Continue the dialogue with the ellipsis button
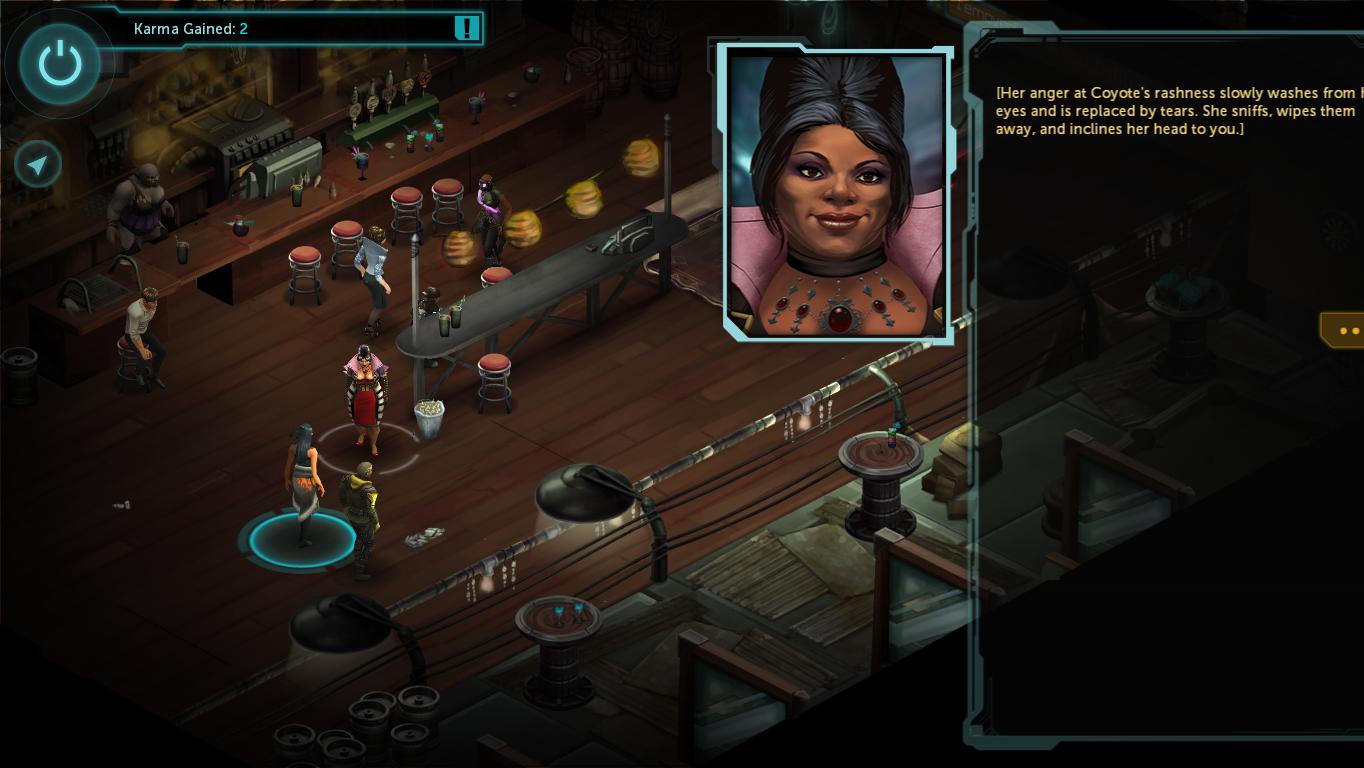Image resolution: width=1364 pixels, height=768 pixels. 1346,330
